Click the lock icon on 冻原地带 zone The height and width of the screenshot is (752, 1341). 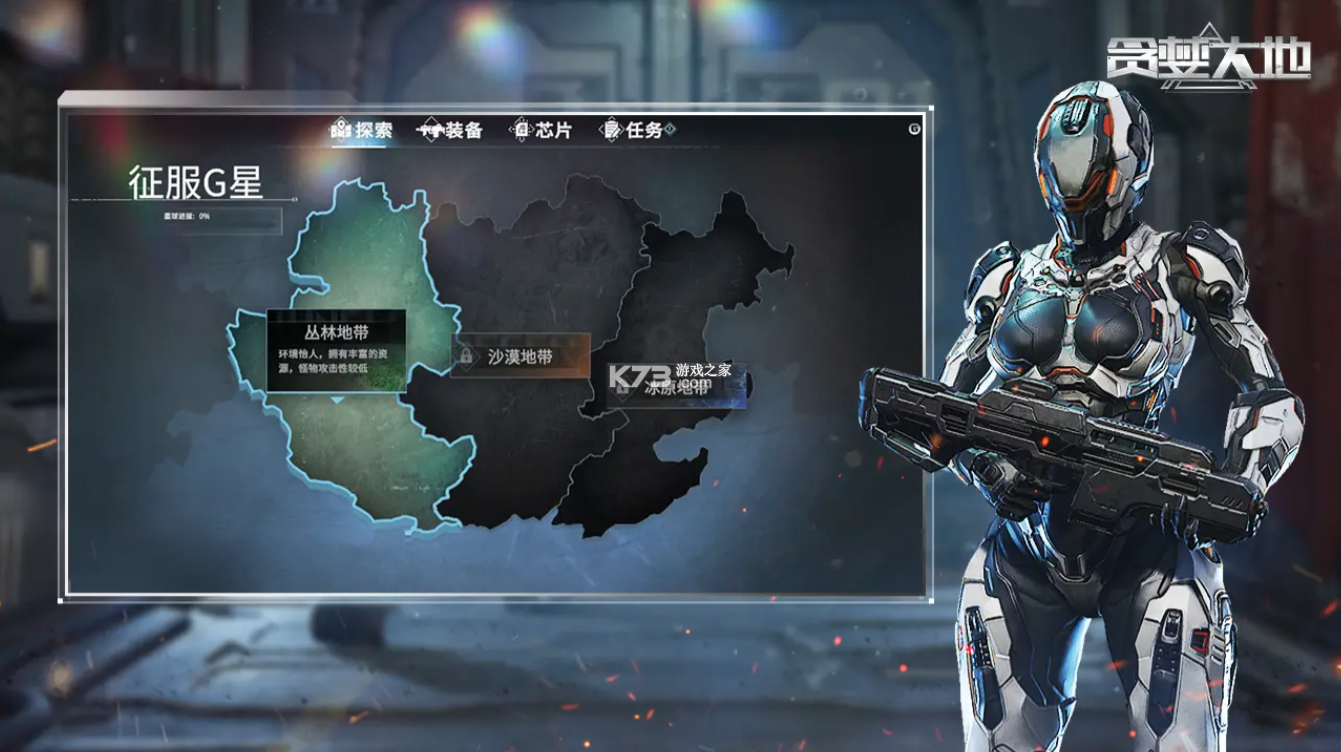click(621, 389)
